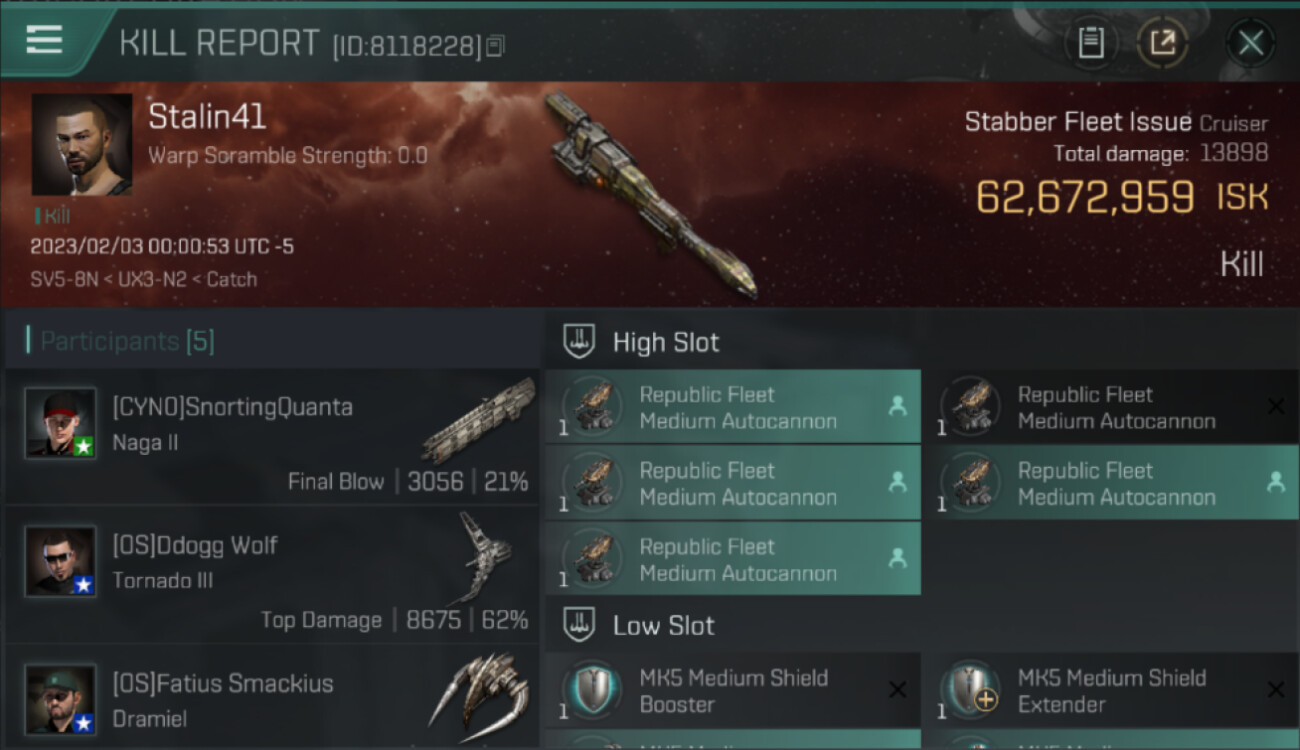Select participant Fatius Smackius row
1300x750 pixels.
coord(272,698)
